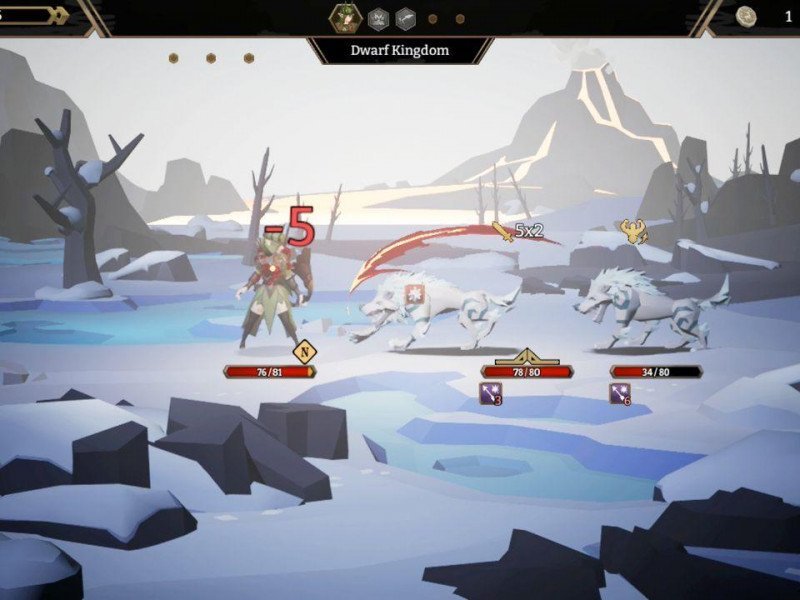Viewport: 800px width, 600px height.
Task: Click the gold coin currency icon
Action: click(746, 16)
